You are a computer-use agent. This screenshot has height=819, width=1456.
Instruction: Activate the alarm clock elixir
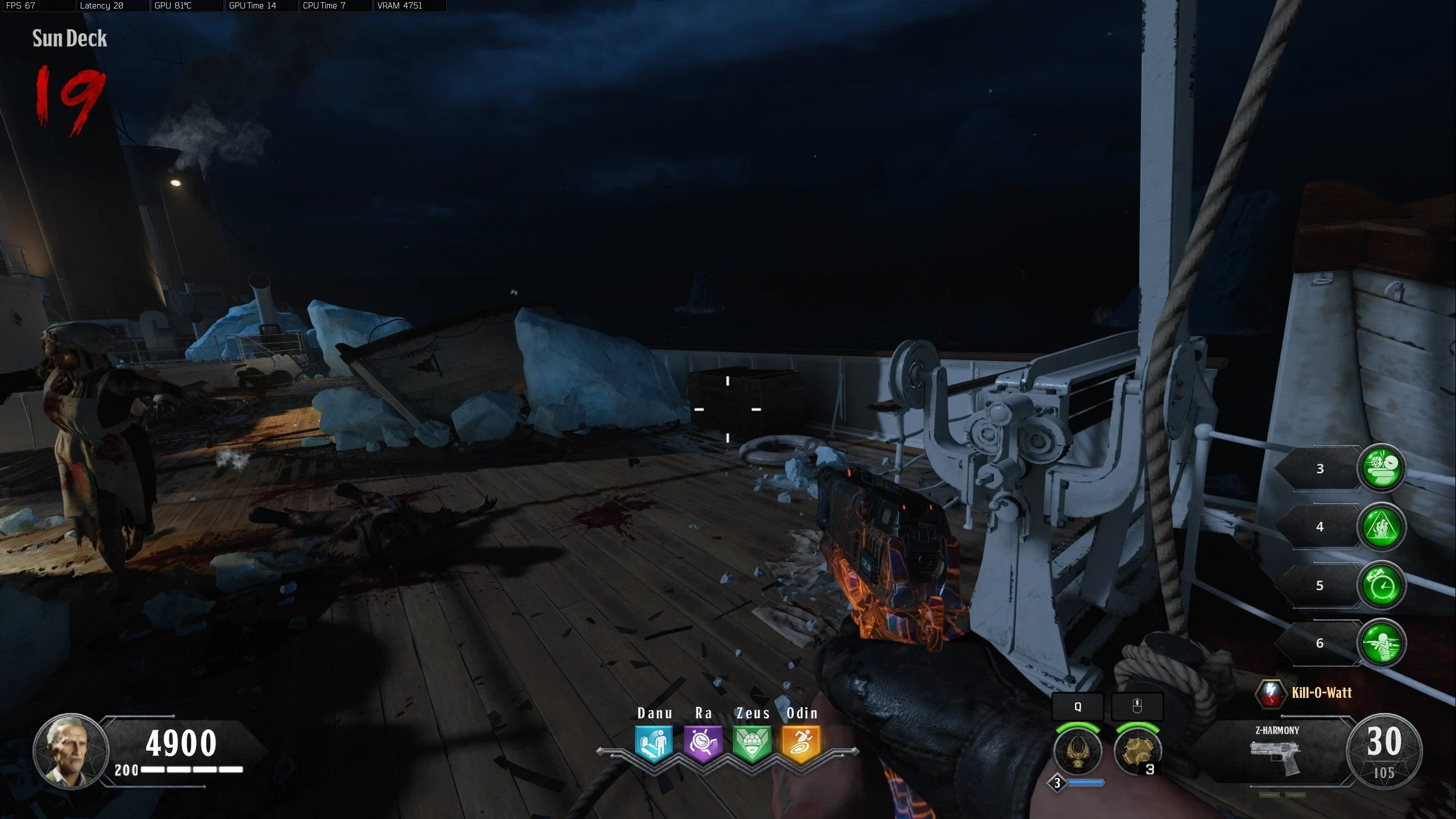pyautogui.click(x=1382, y=585)
